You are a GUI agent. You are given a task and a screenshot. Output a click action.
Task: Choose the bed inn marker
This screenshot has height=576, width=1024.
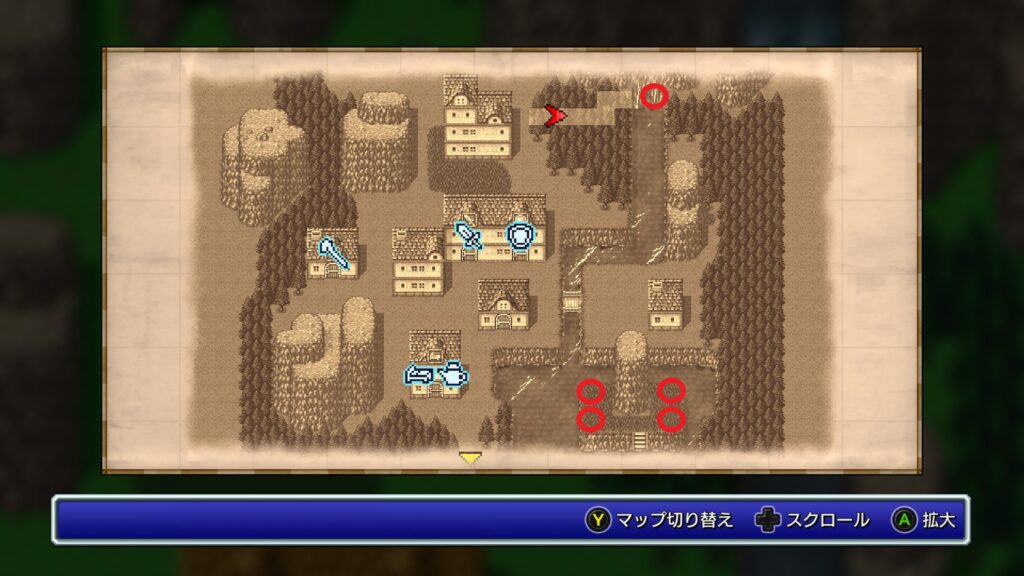coord(419,375)
